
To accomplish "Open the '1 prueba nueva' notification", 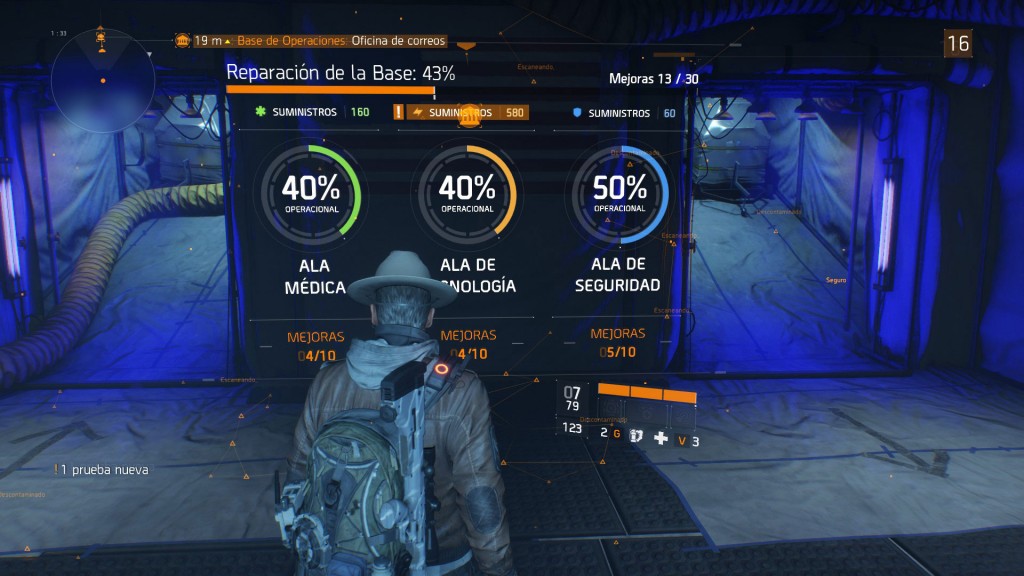I will tap(102, 469).
